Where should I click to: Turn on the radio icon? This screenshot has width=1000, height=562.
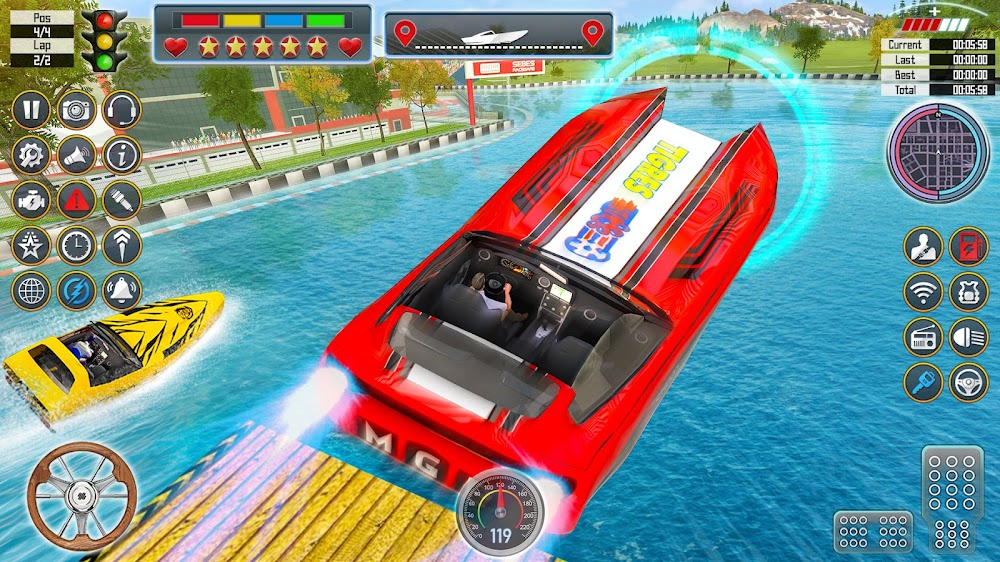tap(923, 337)
